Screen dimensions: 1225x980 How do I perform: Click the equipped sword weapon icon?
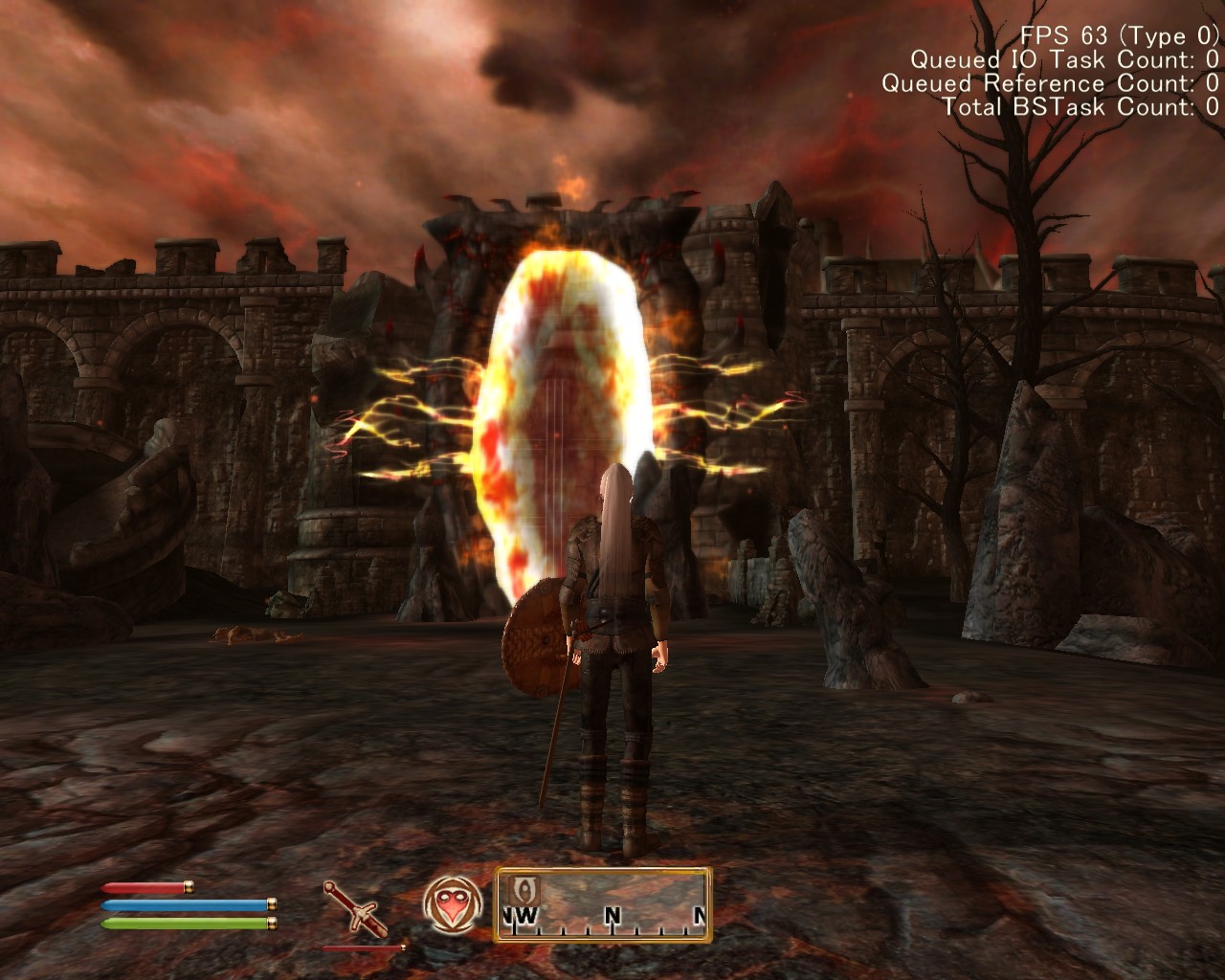tap(355, 908)
